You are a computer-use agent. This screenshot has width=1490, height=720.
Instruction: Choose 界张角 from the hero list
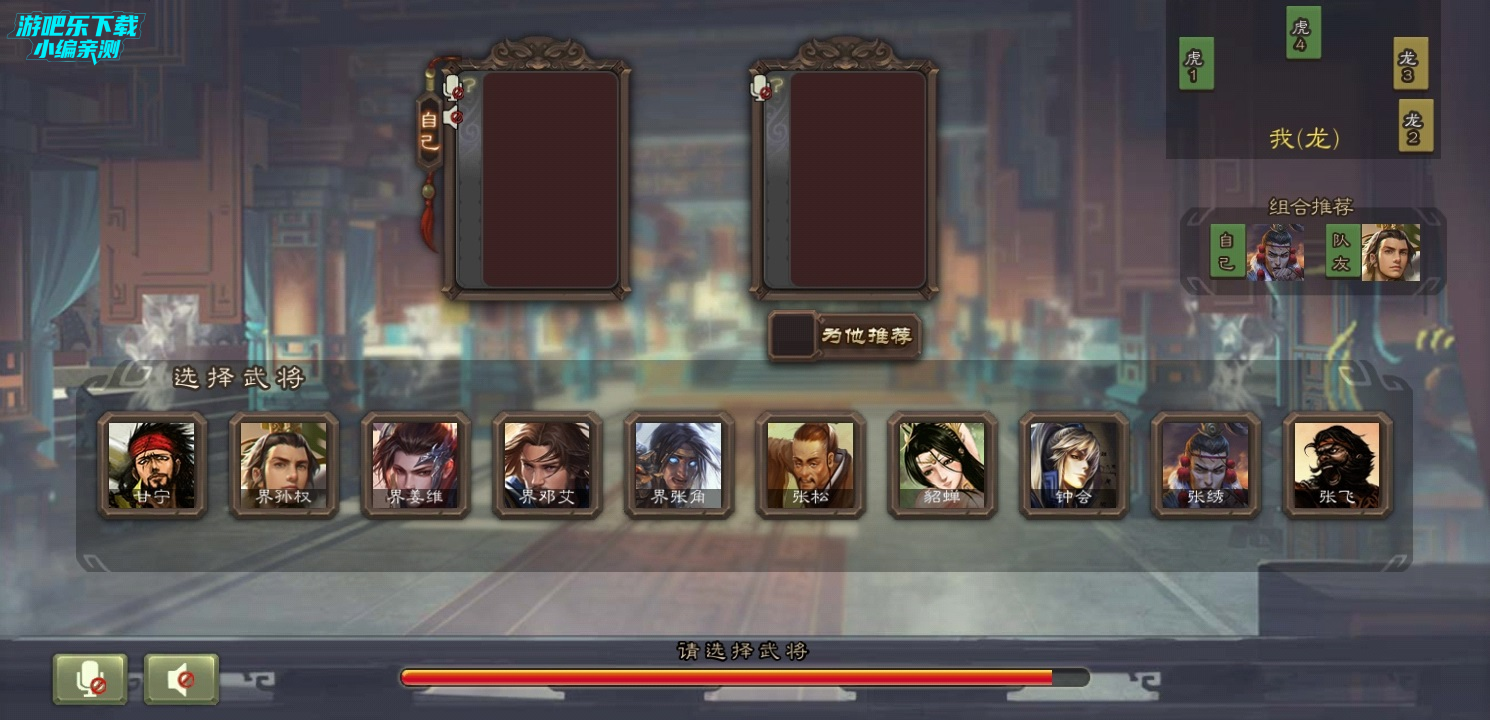coord(679,465)
